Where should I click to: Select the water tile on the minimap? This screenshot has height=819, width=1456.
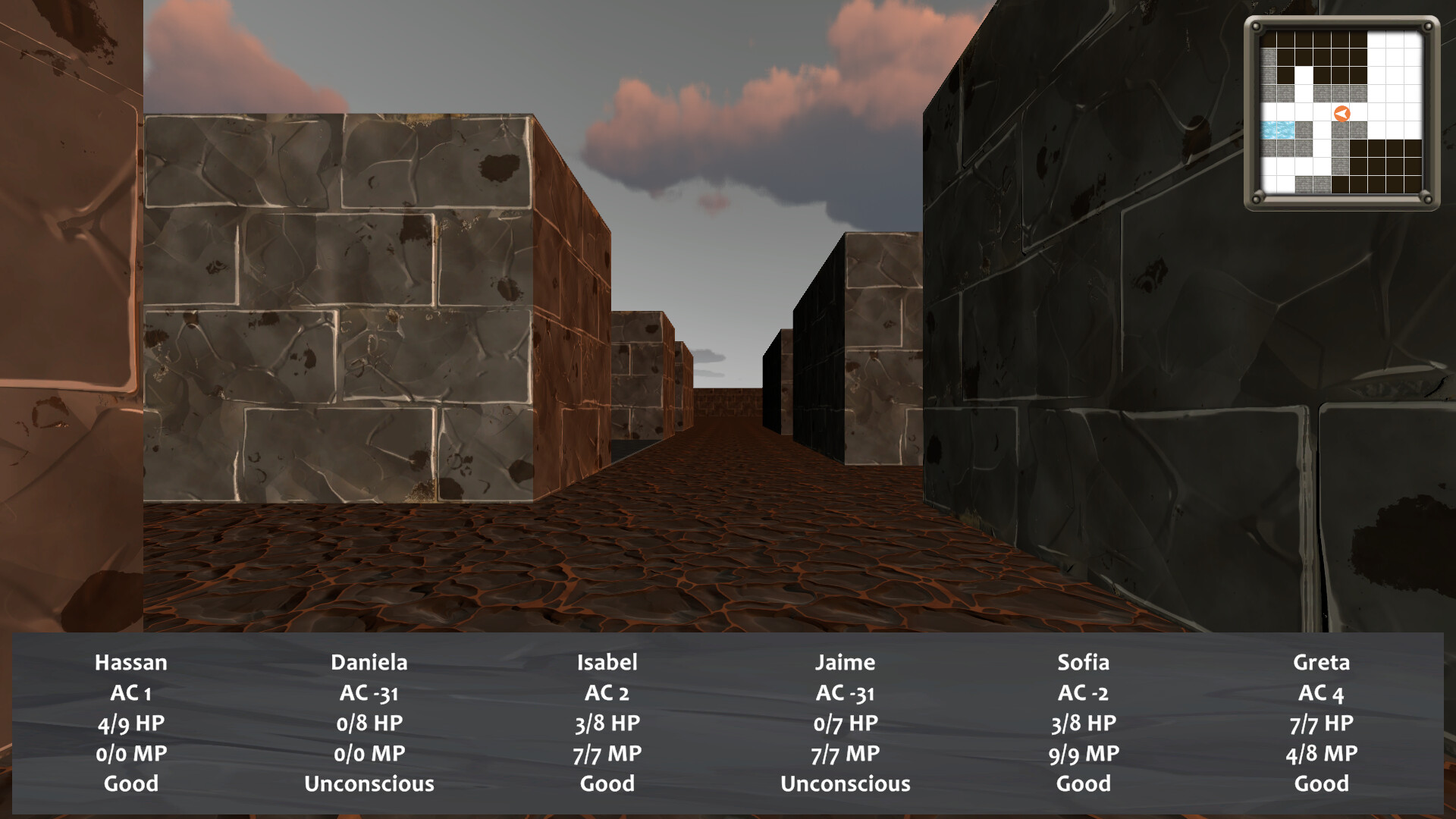(x=1278, y=130)
